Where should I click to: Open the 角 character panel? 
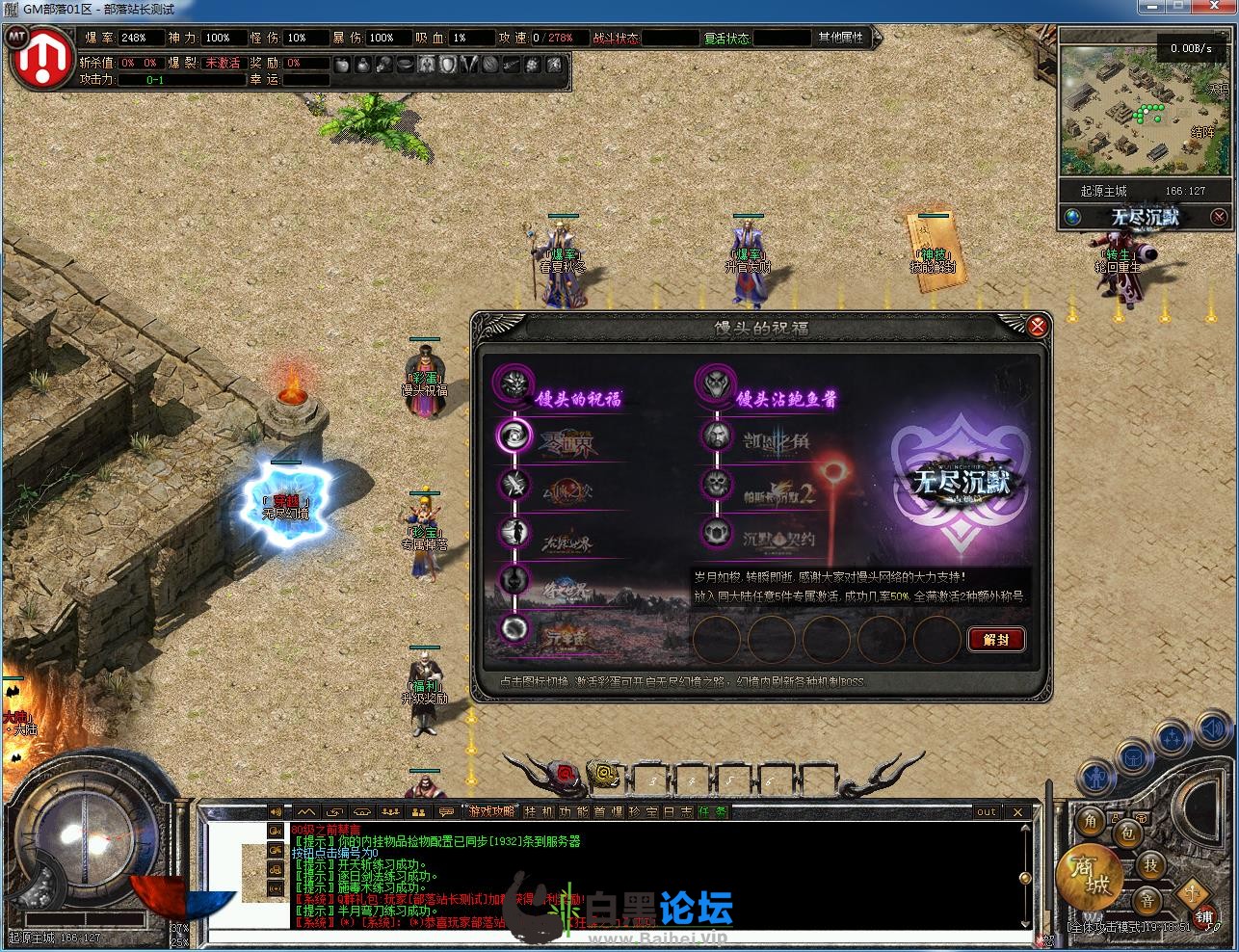1091,820
